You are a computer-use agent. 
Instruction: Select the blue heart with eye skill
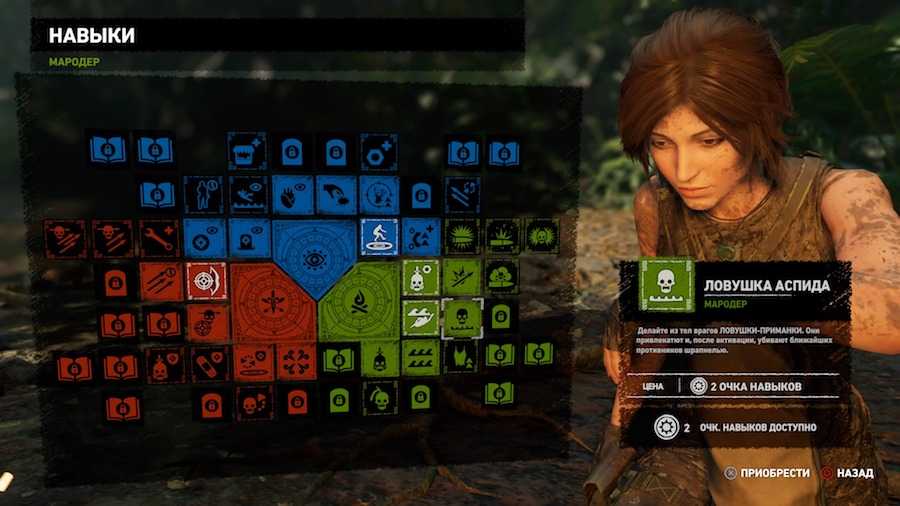(291, 194)
